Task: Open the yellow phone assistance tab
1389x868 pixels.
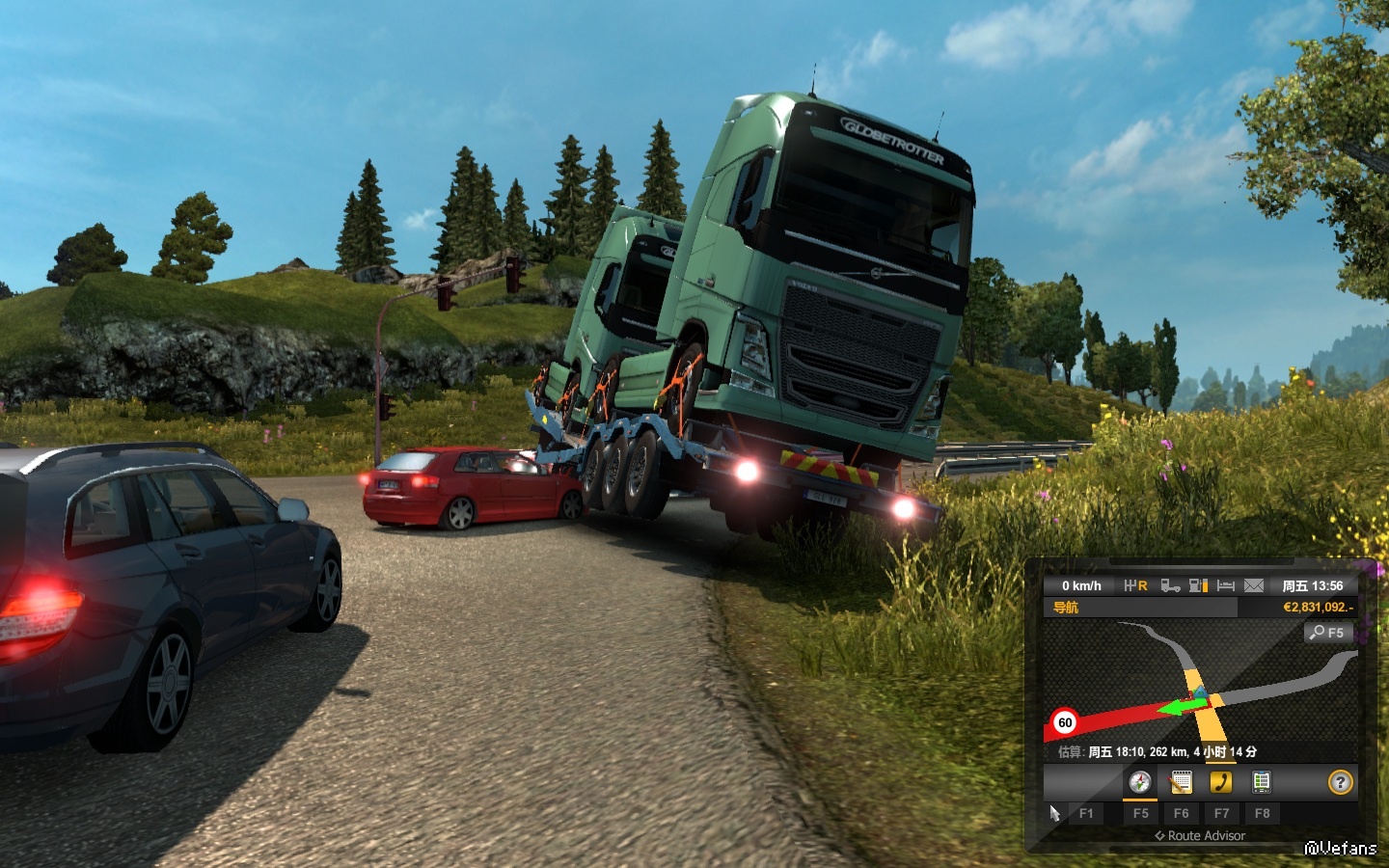Action: point(1221,782)
